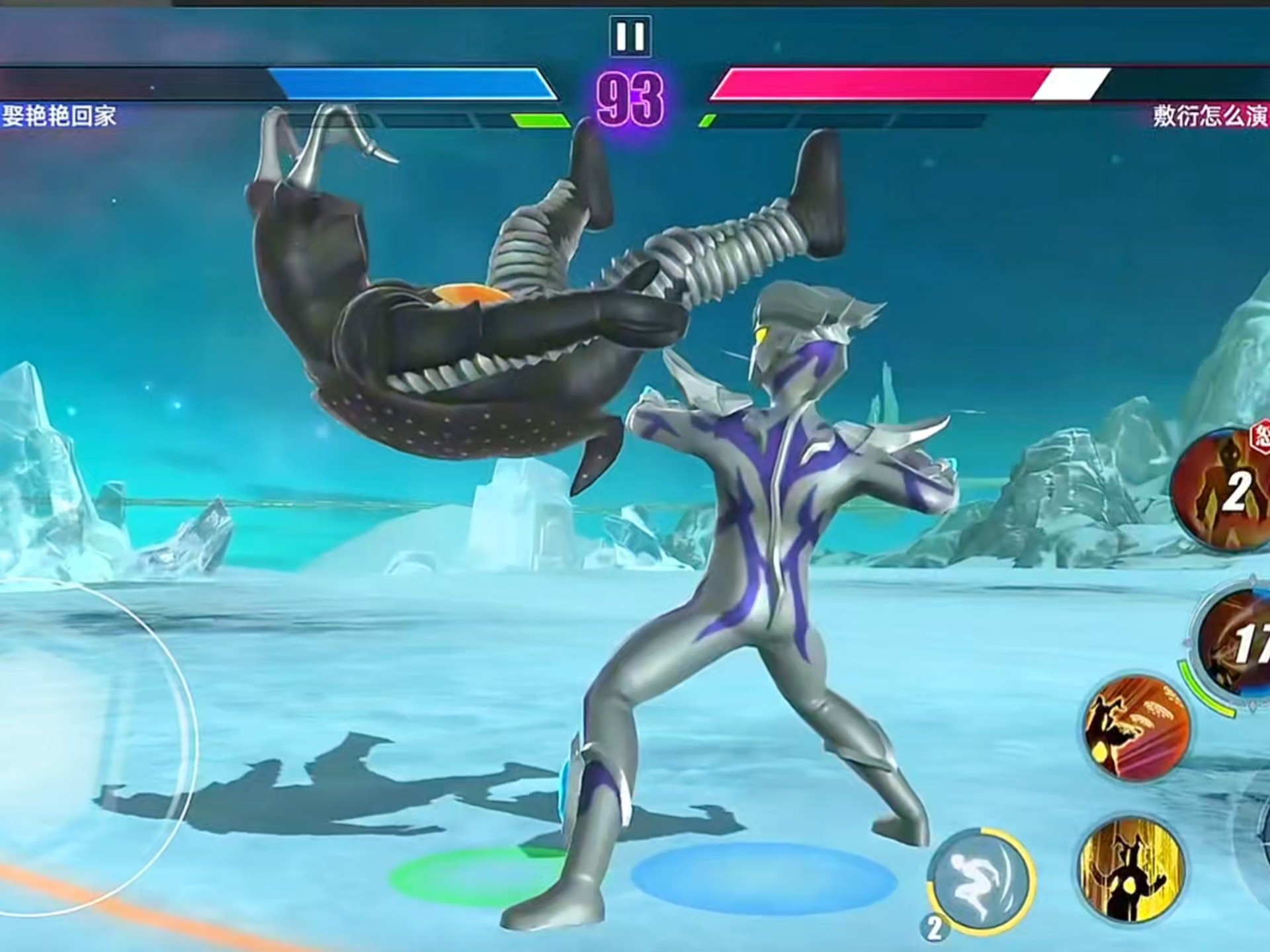Activate the yellow glowing silhouette skill

(x=1131, y=869)
